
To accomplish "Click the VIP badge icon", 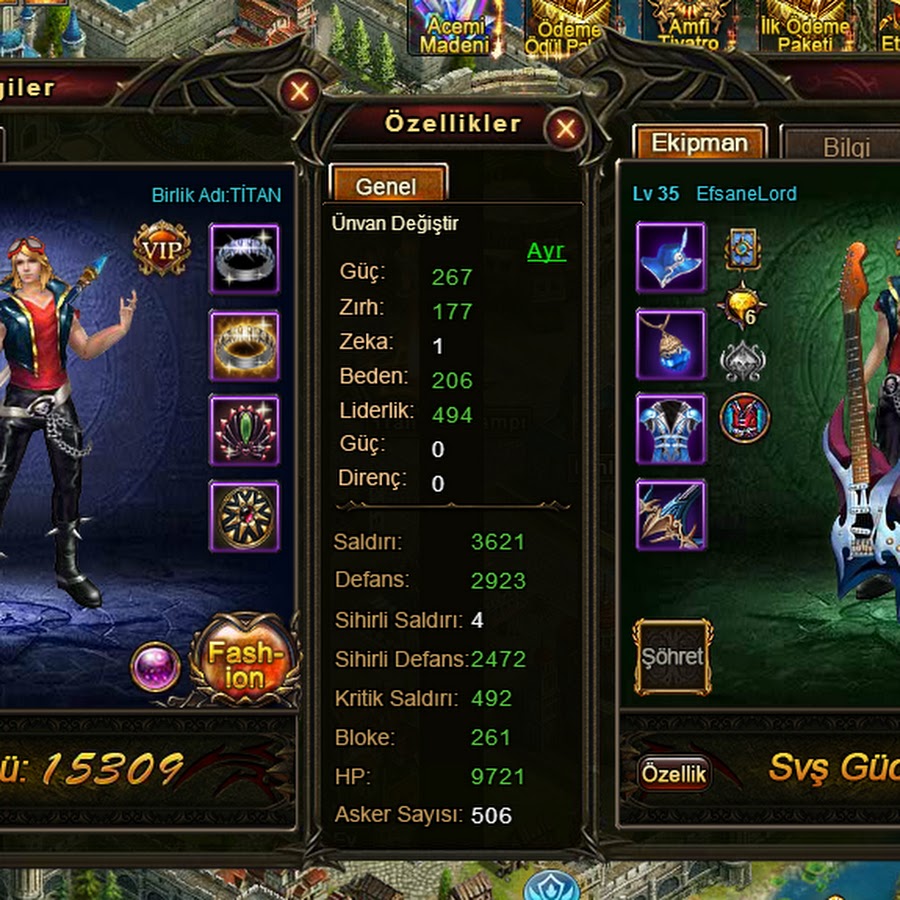I will click(x=162, y=249).
